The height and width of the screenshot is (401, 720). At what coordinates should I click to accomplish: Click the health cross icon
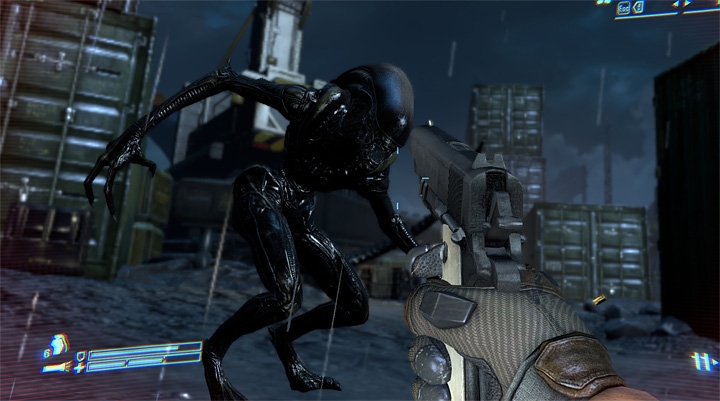pyautogui.click(x=79, y=366)
